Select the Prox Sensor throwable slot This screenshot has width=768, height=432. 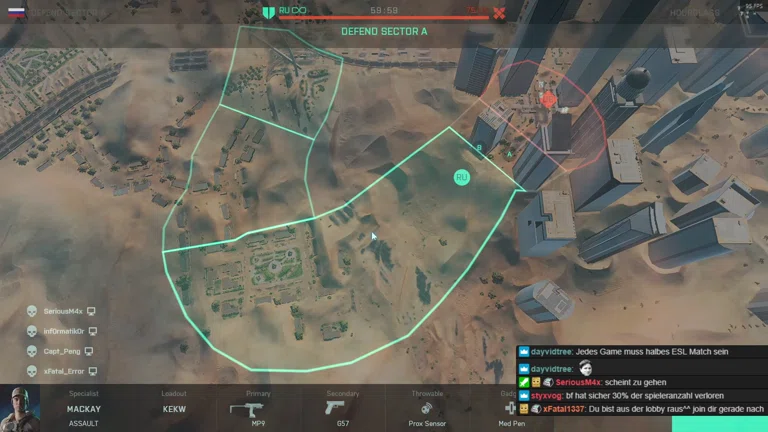[x=427, y=409]
